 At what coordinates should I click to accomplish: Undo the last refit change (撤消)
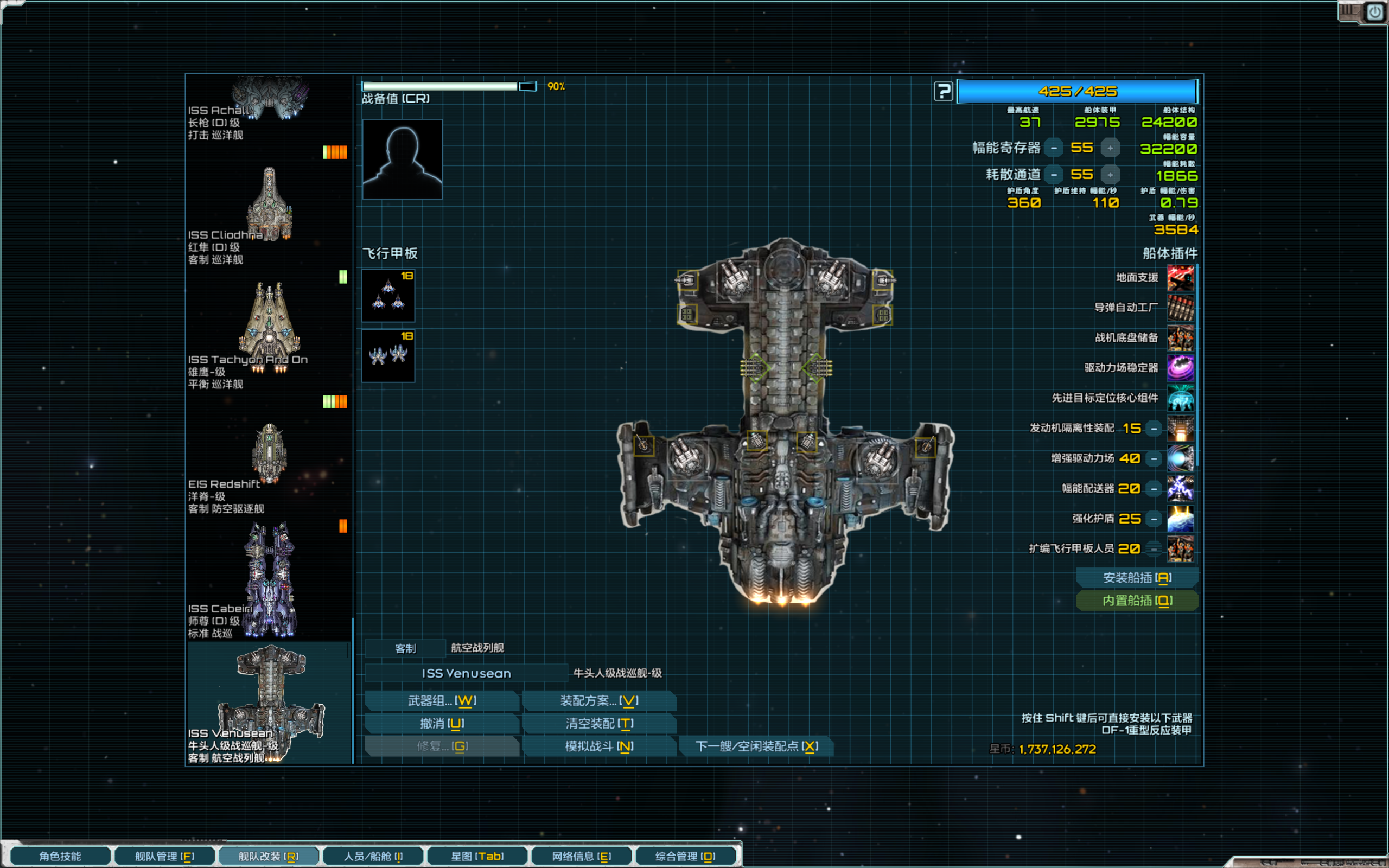[441, 723]
